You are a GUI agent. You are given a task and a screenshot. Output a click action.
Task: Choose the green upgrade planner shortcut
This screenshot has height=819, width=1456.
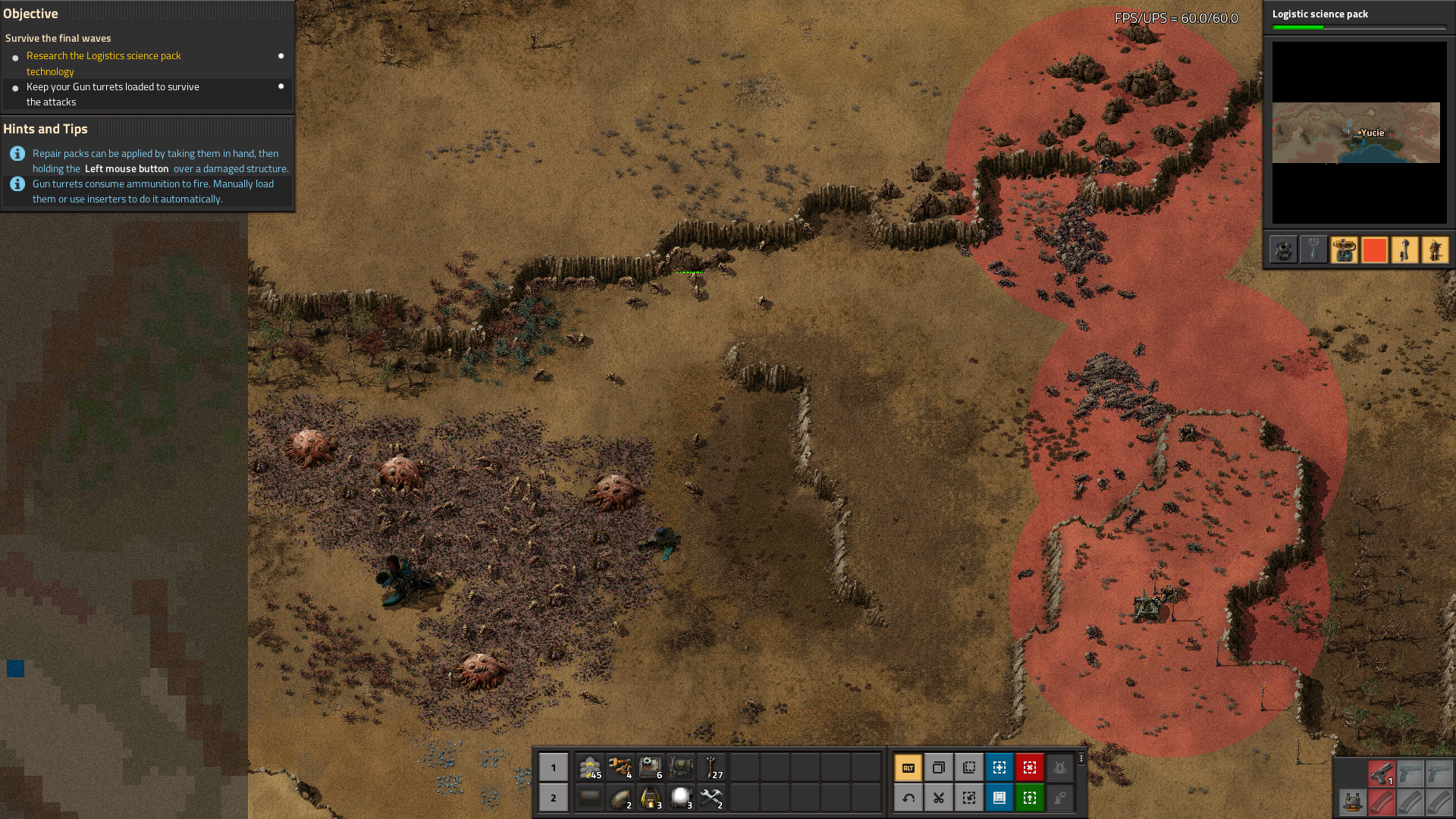(1029, 798)
